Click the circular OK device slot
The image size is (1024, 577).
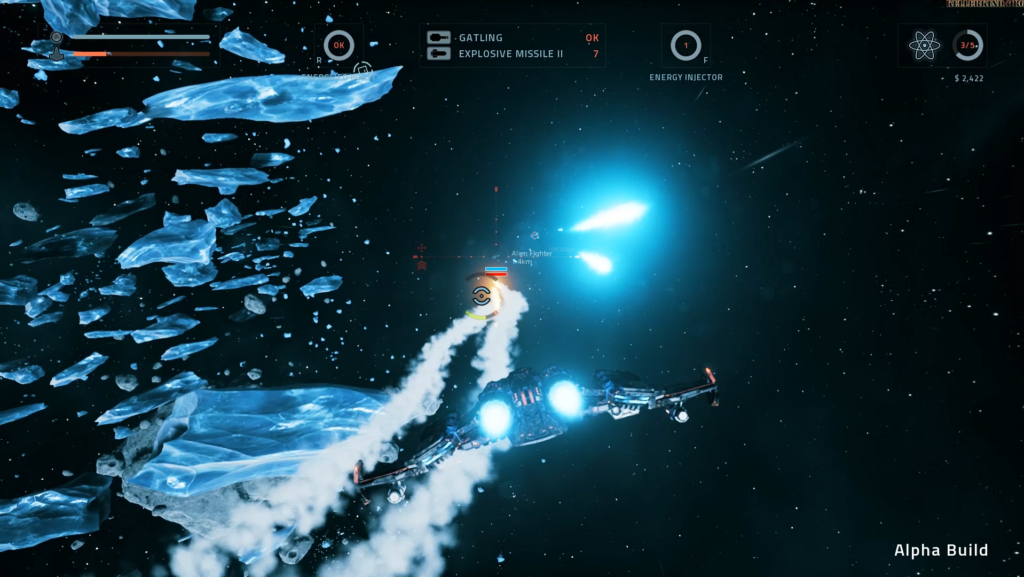(x=339, y=45)
